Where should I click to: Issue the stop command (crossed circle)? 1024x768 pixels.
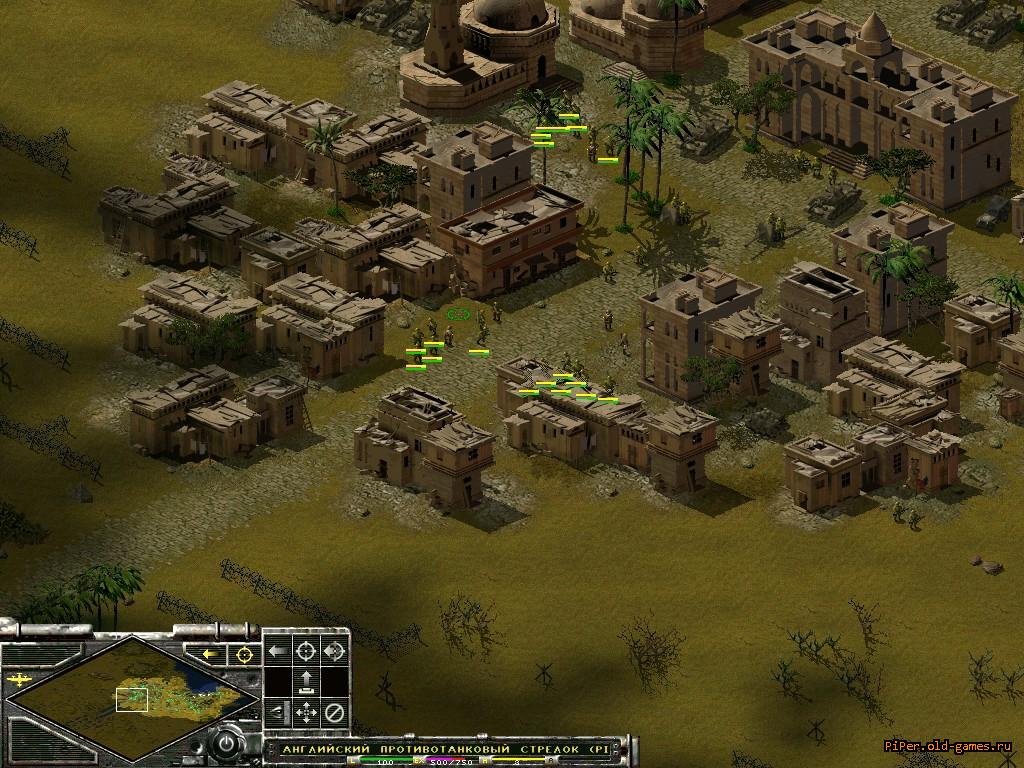point(334,713)
